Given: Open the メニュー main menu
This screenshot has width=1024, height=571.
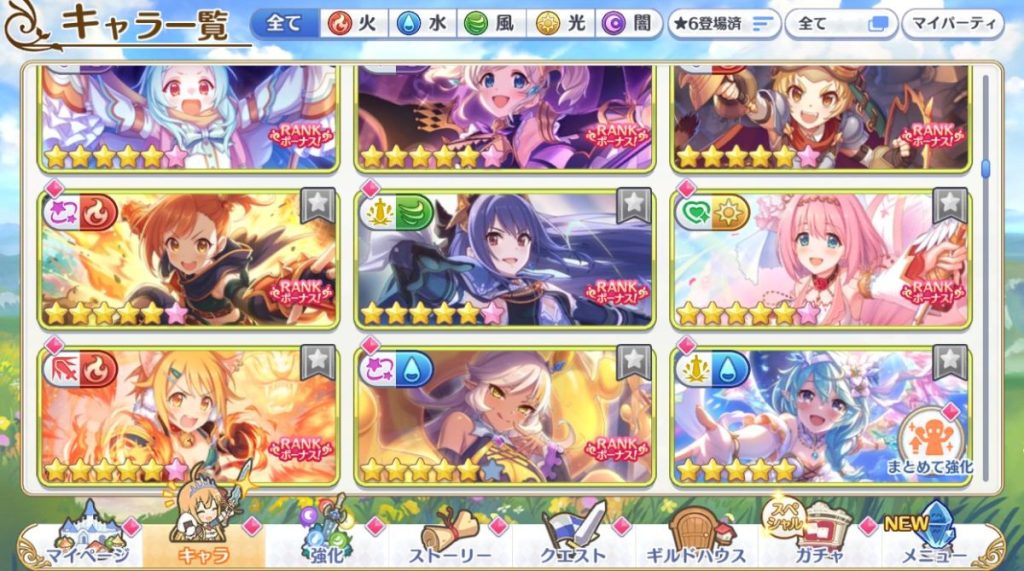Looking at the screenshot, I should [x=935, y=541].
